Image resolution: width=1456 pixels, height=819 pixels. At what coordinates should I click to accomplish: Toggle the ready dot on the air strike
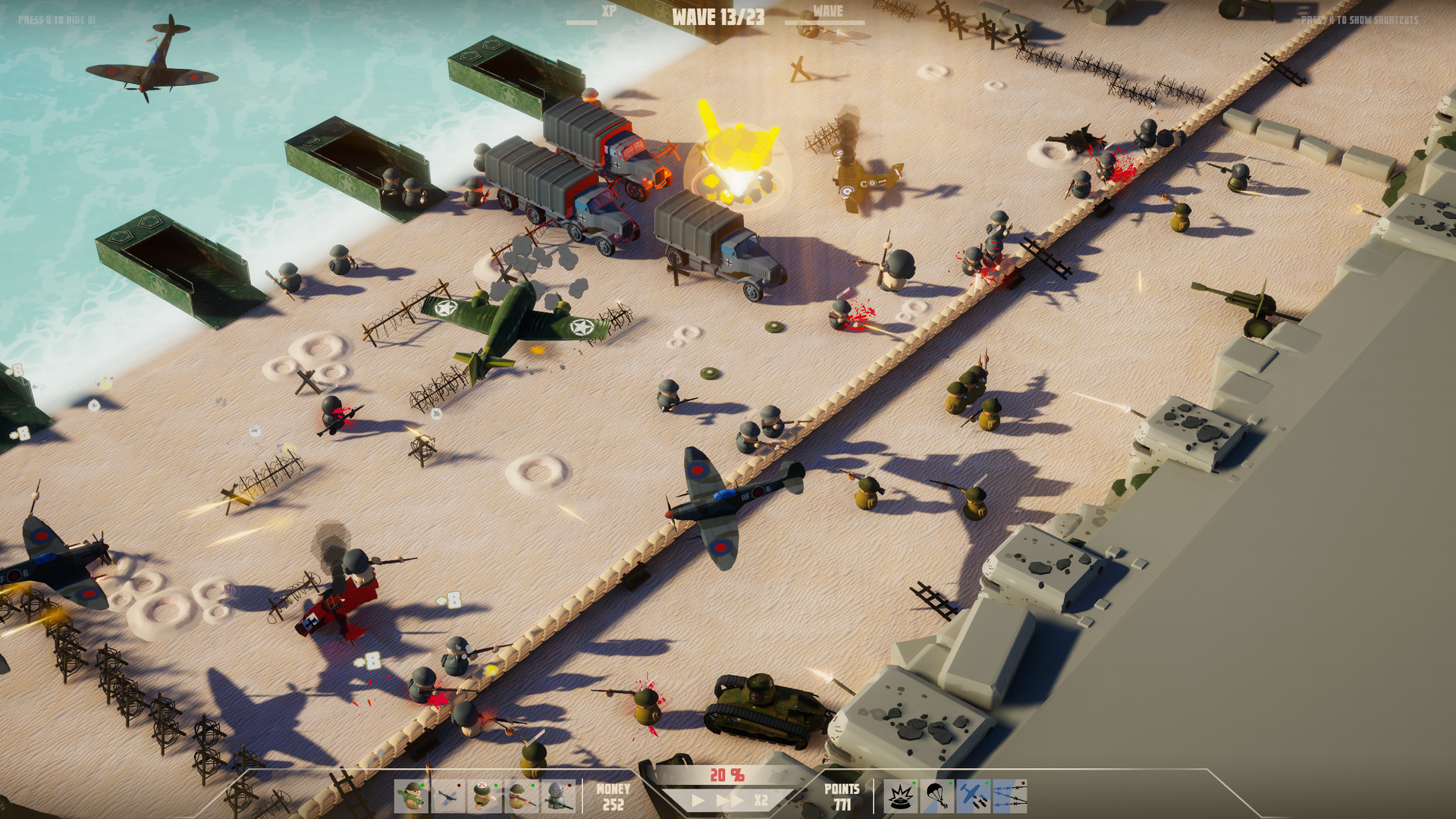(987, 783)
